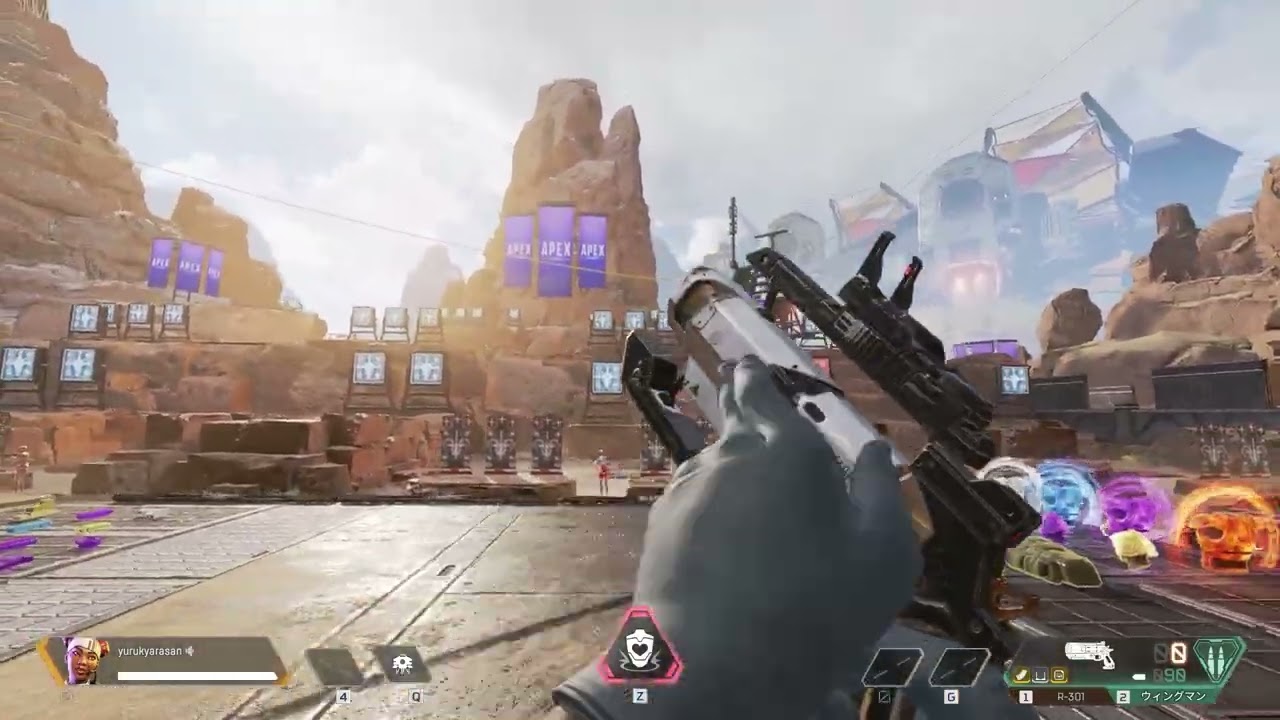Click the Lifeline legend portrait
Screen dimensions: 1280x720
point(82,660)
